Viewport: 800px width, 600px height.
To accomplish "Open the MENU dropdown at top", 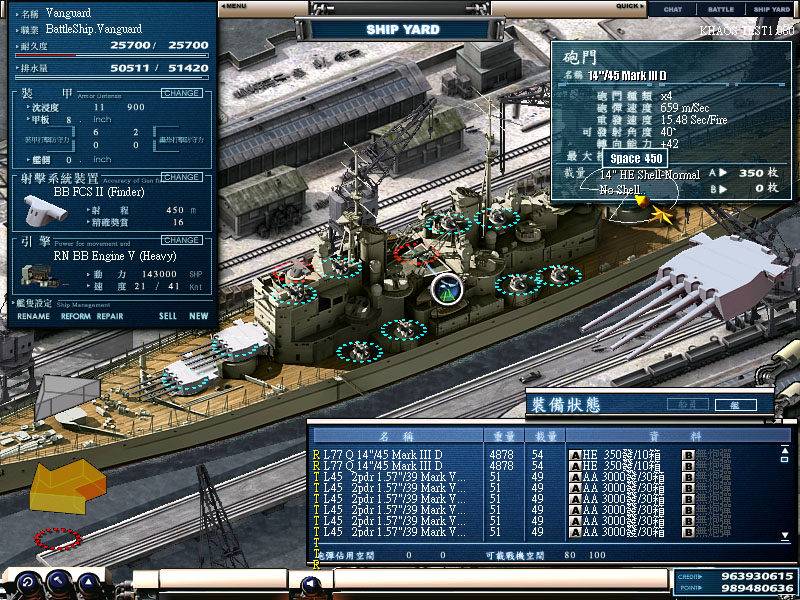I will click(235, 6).
